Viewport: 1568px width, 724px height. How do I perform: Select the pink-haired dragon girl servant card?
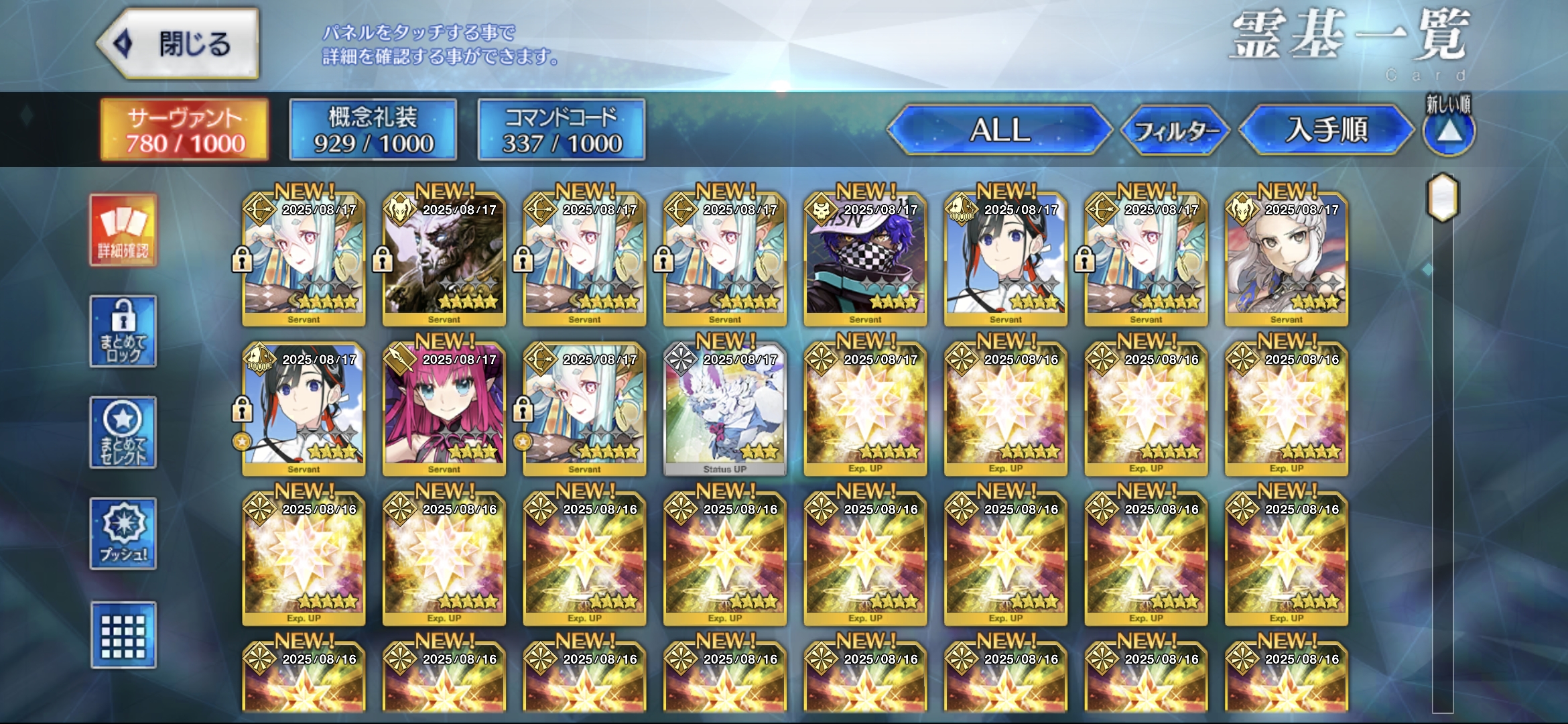(x=444, y=408)
